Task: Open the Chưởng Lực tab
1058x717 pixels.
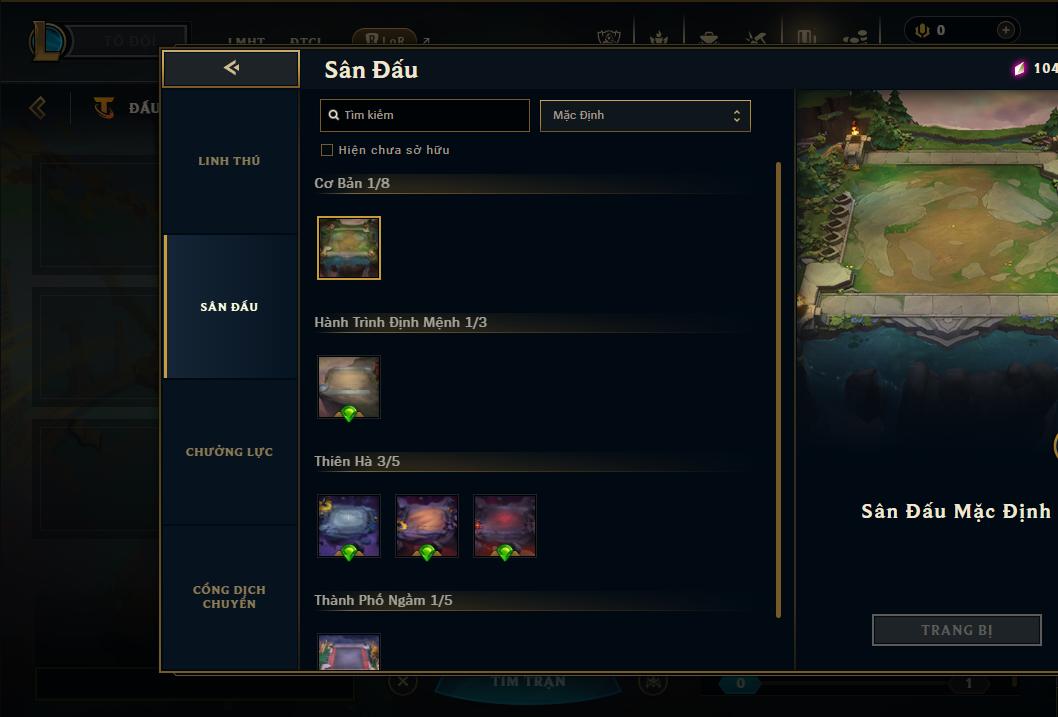Action: [x=229, y=452]
